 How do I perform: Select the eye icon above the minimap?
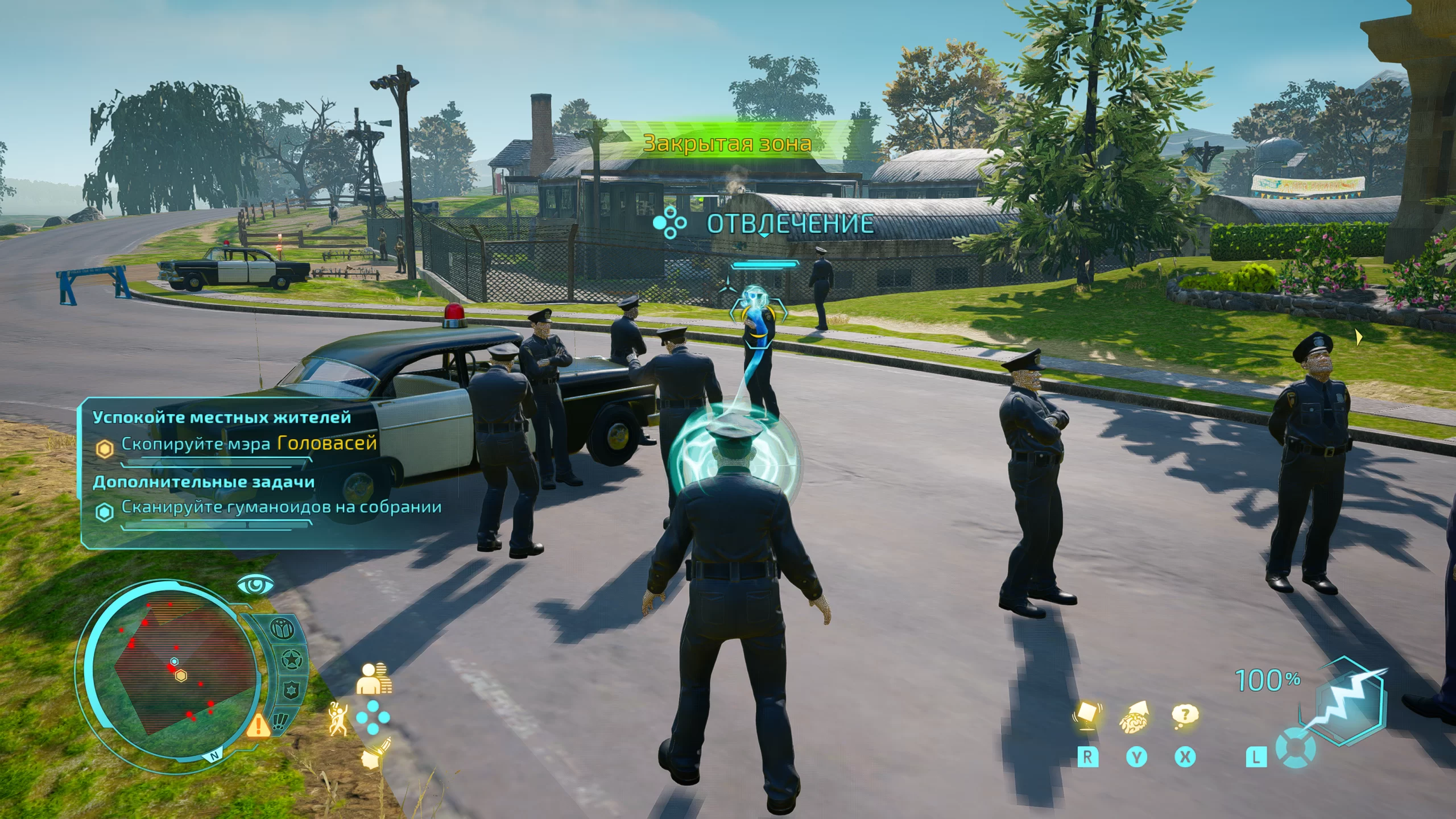254,585
